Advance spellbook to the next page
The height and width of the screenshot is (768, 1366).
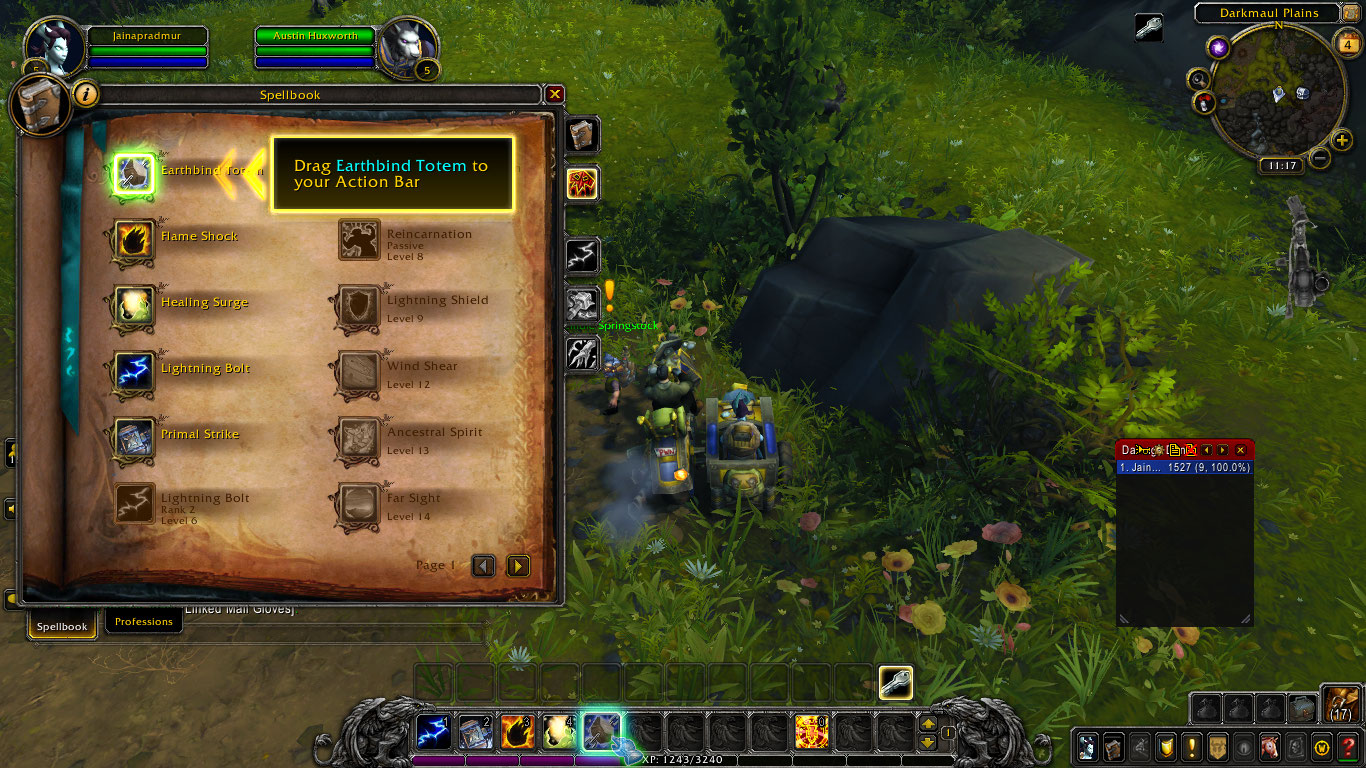pyautogui.click(x=518, y=565)
